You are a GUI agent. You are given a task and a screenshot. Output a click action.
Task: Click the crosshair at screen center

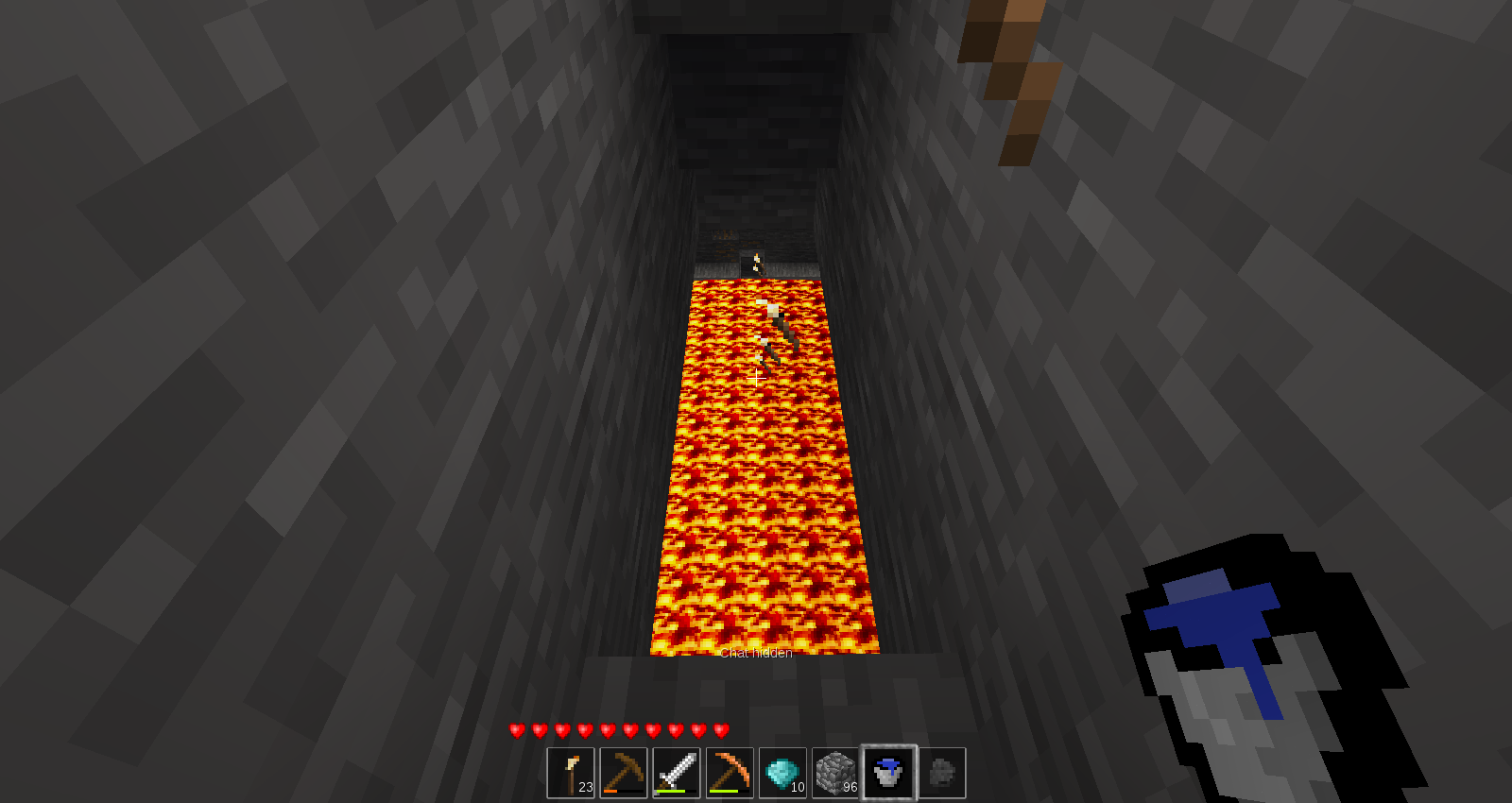click(756, 376)
